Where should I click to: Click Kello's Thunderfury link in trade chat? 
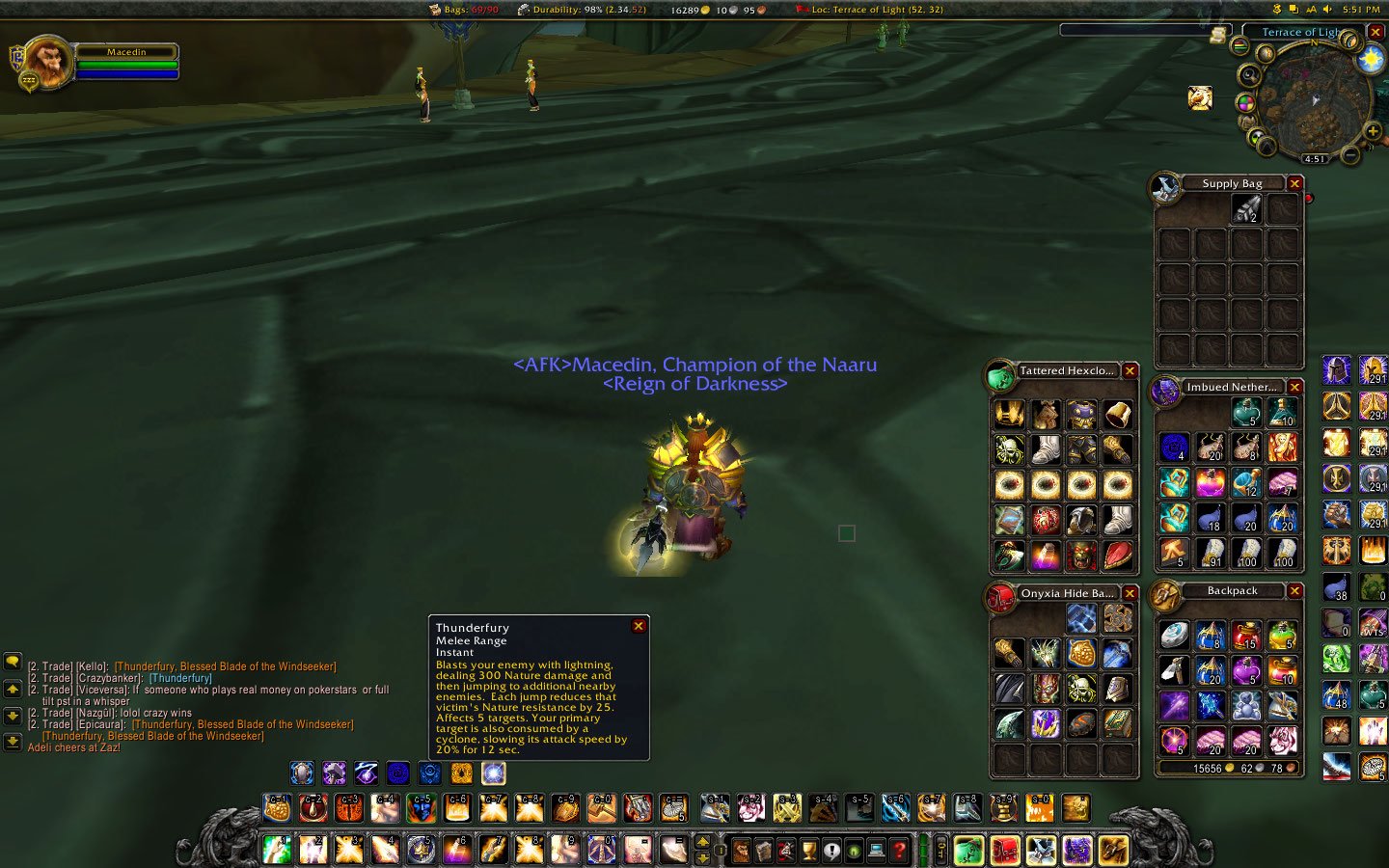click(226, 665)
